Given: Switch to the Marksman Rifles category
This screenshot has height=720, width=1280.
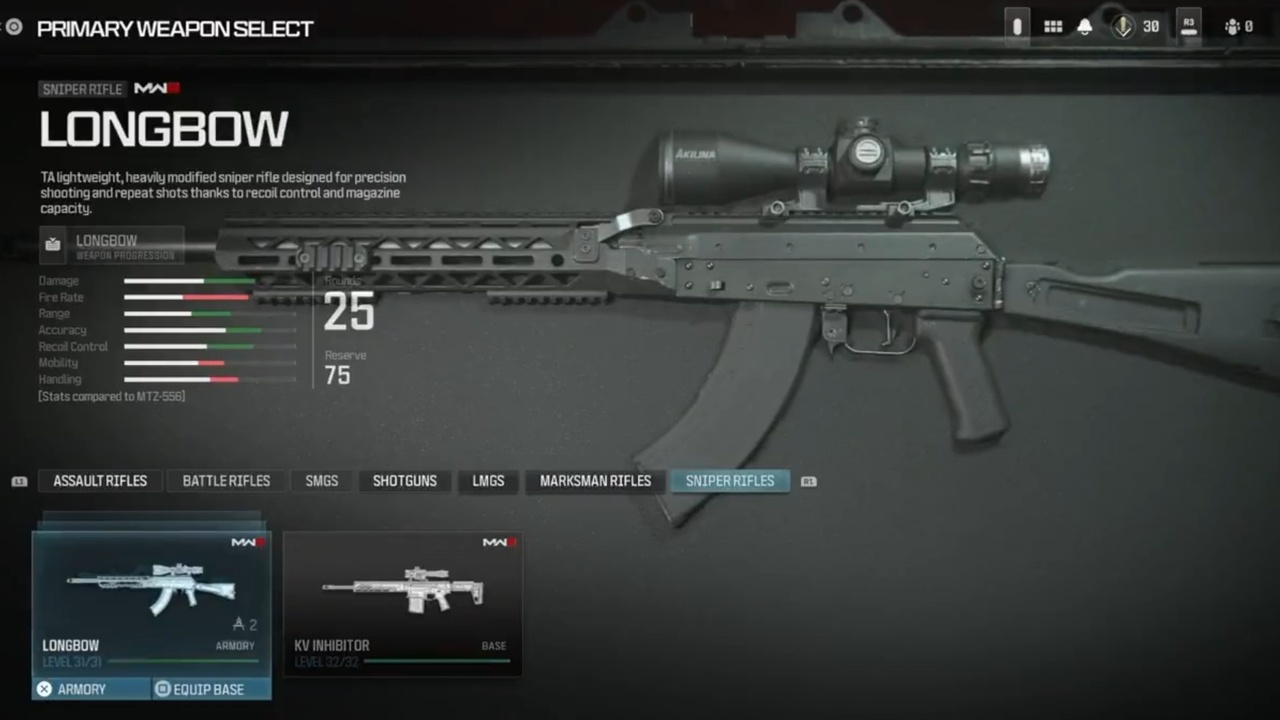Looking at the screenshot, I should point(595,481).
